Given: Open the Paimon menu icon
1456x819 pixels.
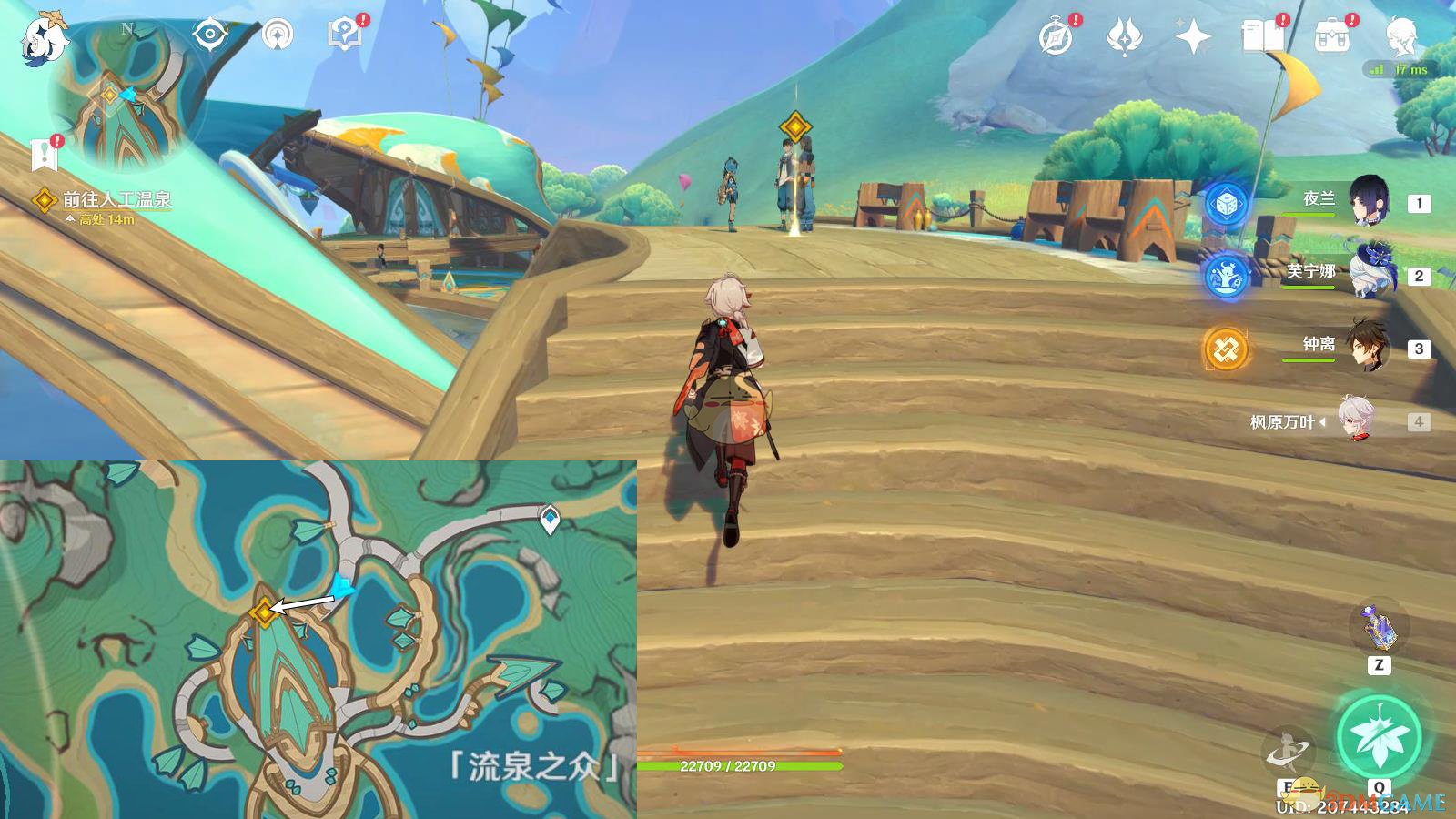Looking at the screenshot, I should point(44,38).
